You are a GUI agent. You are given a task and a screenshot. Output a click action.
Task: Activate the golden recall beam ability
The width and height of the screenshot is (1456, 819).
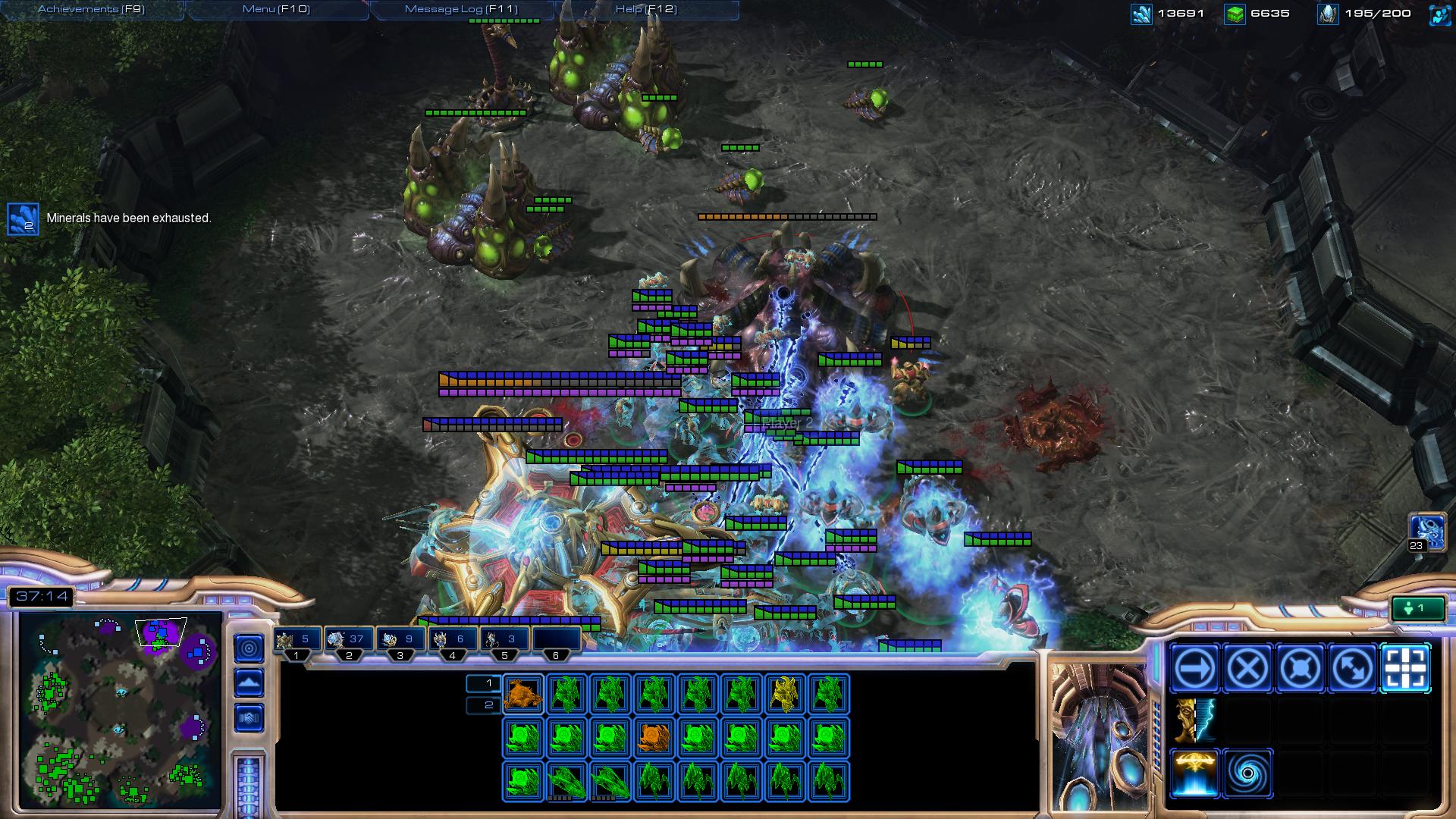[x=1194, y=773]
